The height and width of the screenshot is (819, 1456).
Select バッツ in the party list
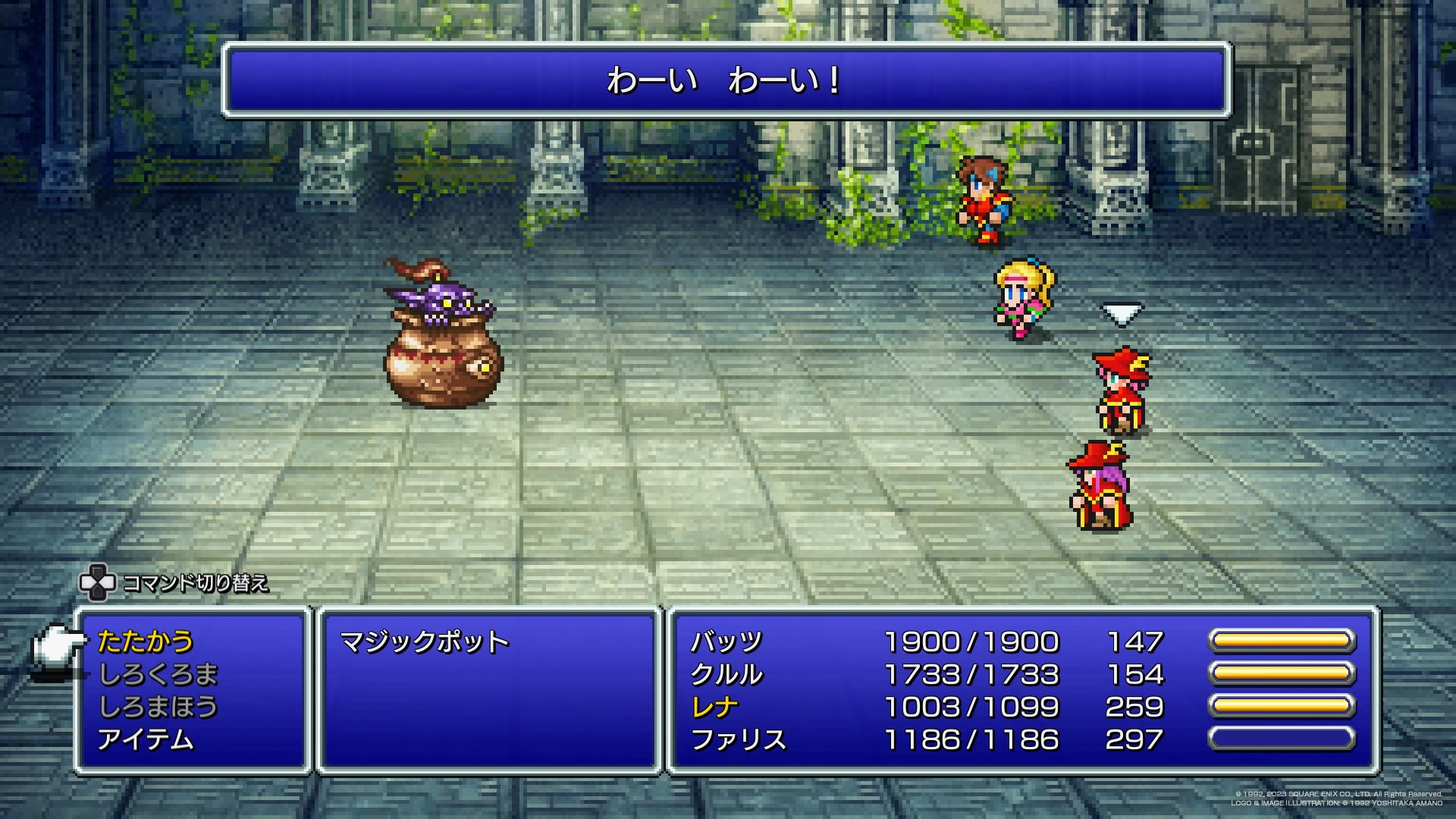tap(726, 642)
